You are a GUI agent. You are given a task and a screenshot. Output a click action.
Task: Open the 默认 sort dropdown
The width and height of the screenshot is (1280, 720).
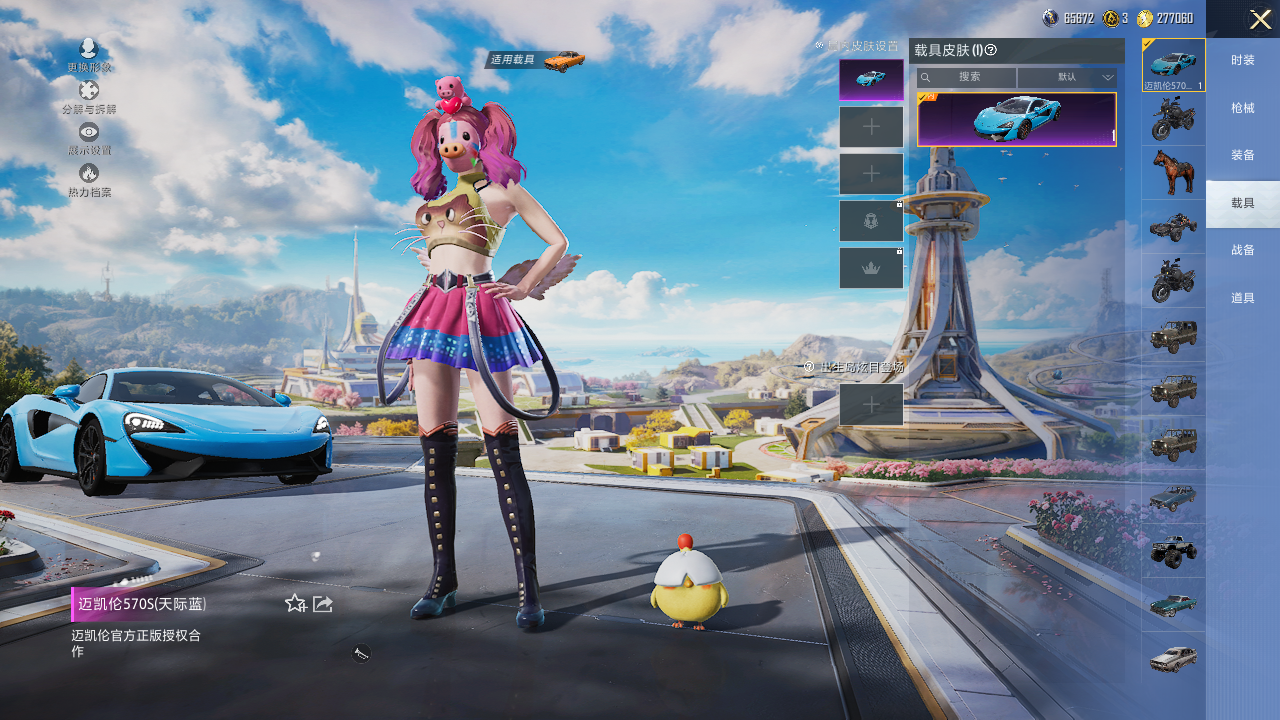[x=1067, y=77]
